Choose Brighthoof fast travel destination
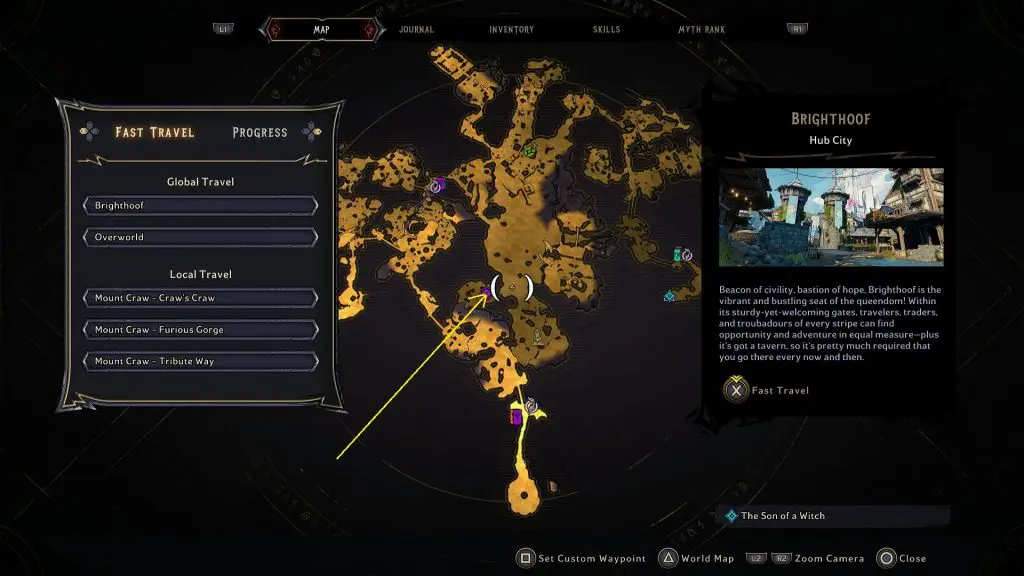 201,206
